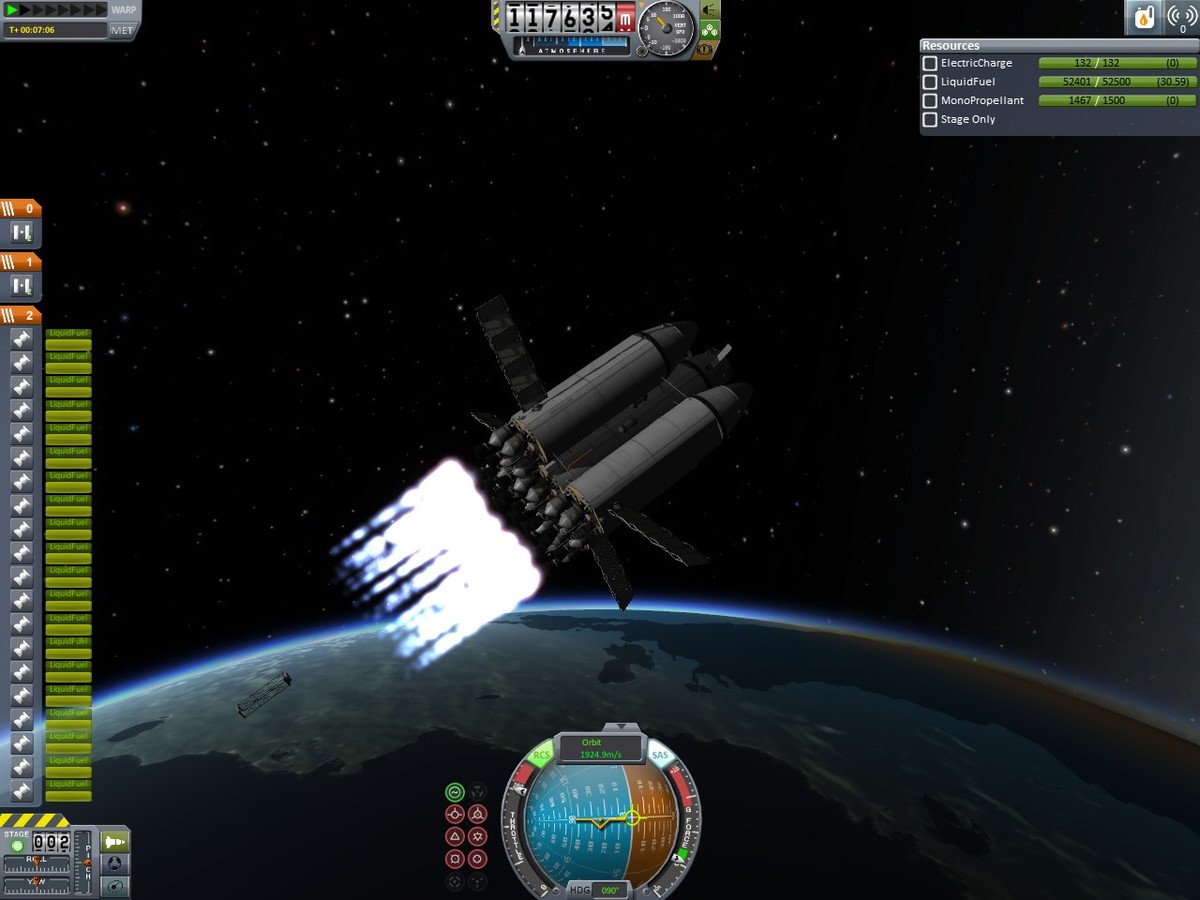Toggle the brakes button beside the altimeter

[705, 48]
